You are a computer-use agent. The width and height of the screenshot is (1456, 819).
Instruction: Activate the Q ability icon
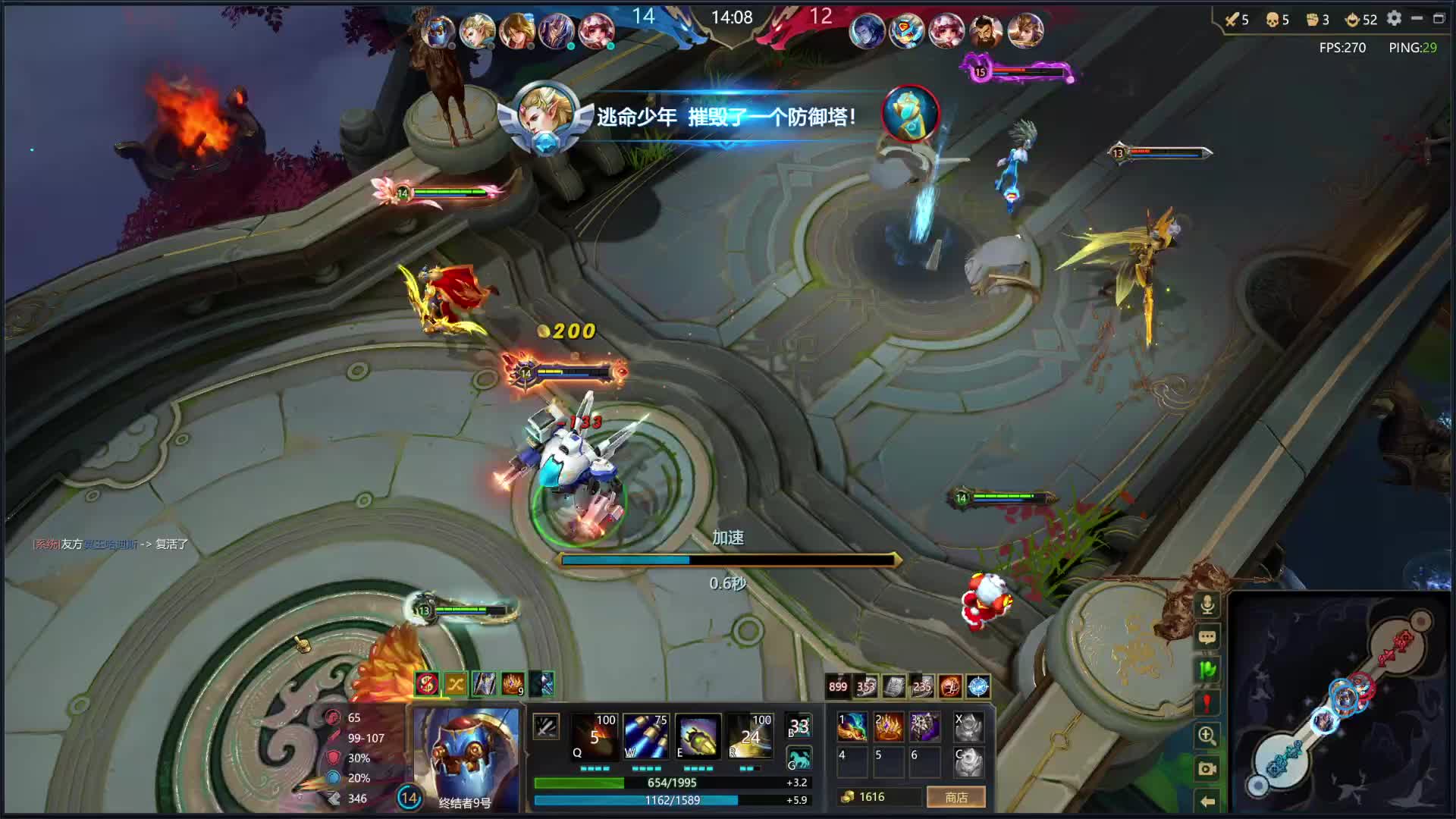click(594, 736)
